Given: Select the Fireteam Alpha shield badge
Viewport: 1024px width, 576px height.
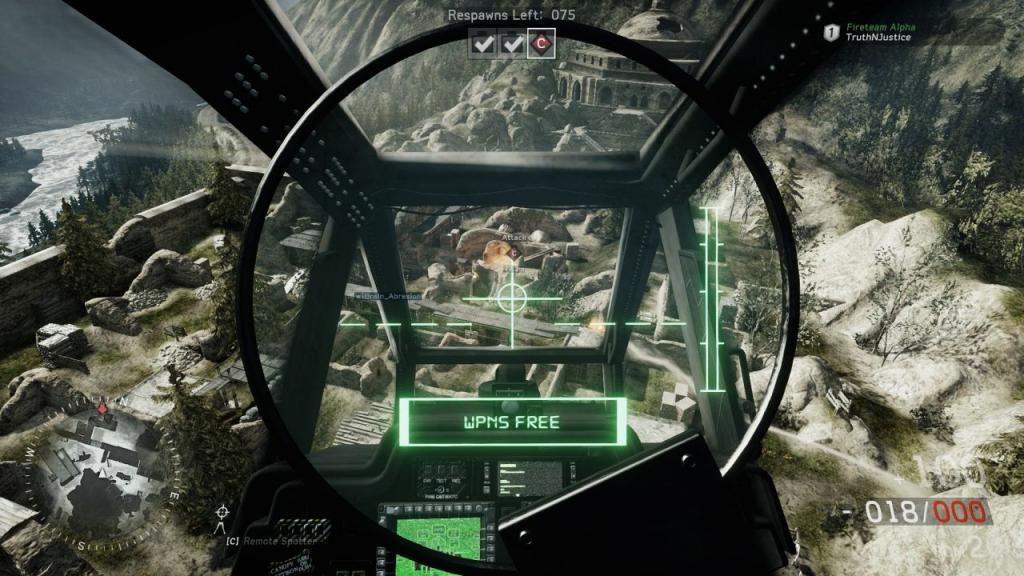Looking at the screenshot, I should pos(830,33).
